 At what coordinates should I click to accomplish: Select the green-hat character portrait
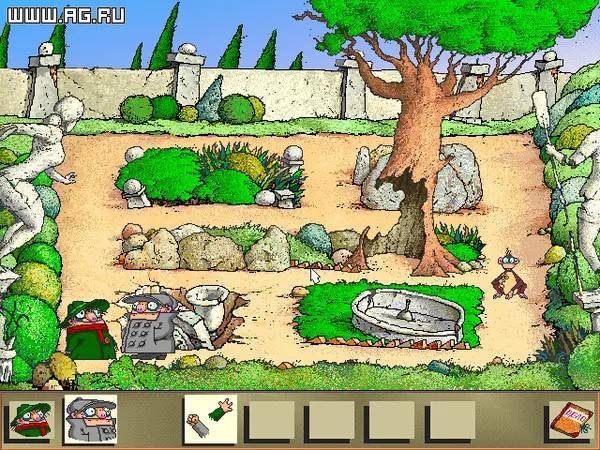point(31,418)
